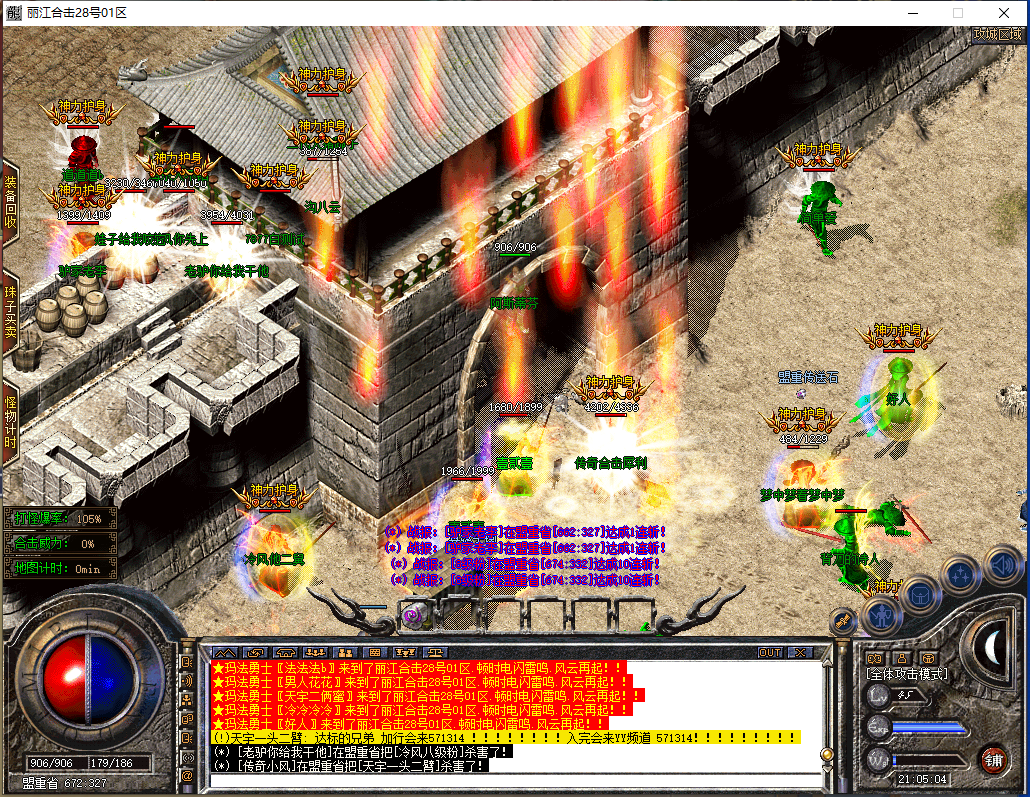Use the purple item in the hotbar slot
The width and height of the screenshot is (1030, 797).
pos(414,613)
